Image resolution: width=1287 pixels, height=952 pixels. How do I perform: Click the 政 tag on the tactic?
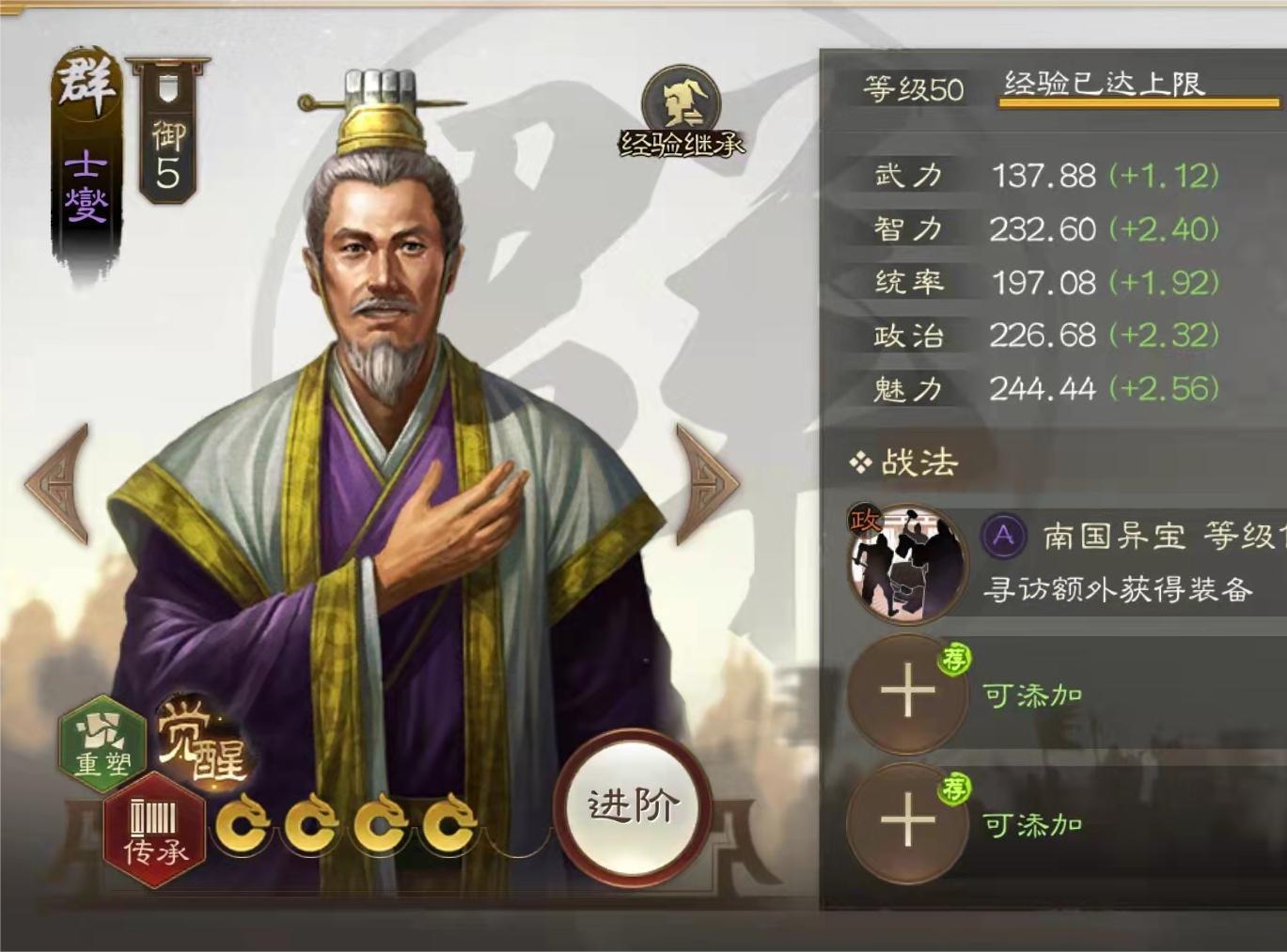coord(865,518)
